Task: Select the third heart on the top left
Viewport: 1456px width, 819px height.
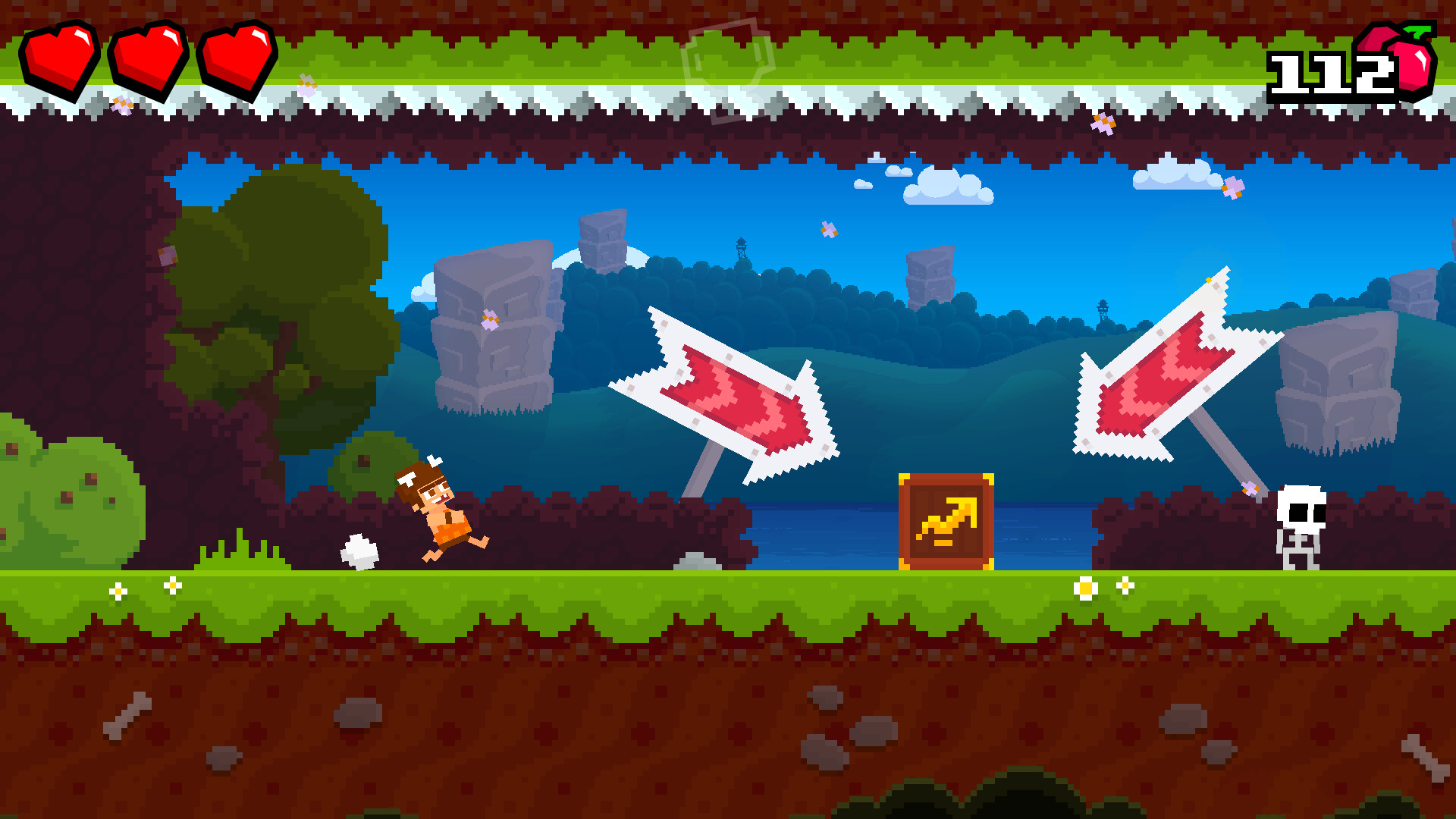Action: click(x=237, y=57)
